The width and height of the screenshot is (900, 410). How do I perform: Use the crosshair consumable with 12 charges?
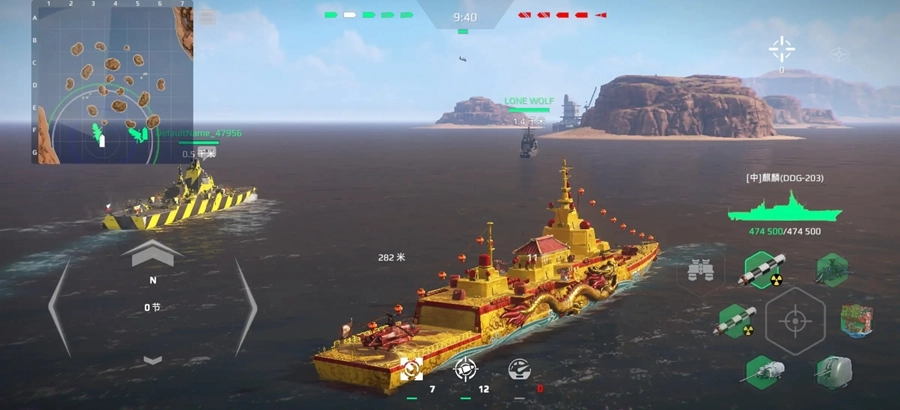tap(465, 370)
